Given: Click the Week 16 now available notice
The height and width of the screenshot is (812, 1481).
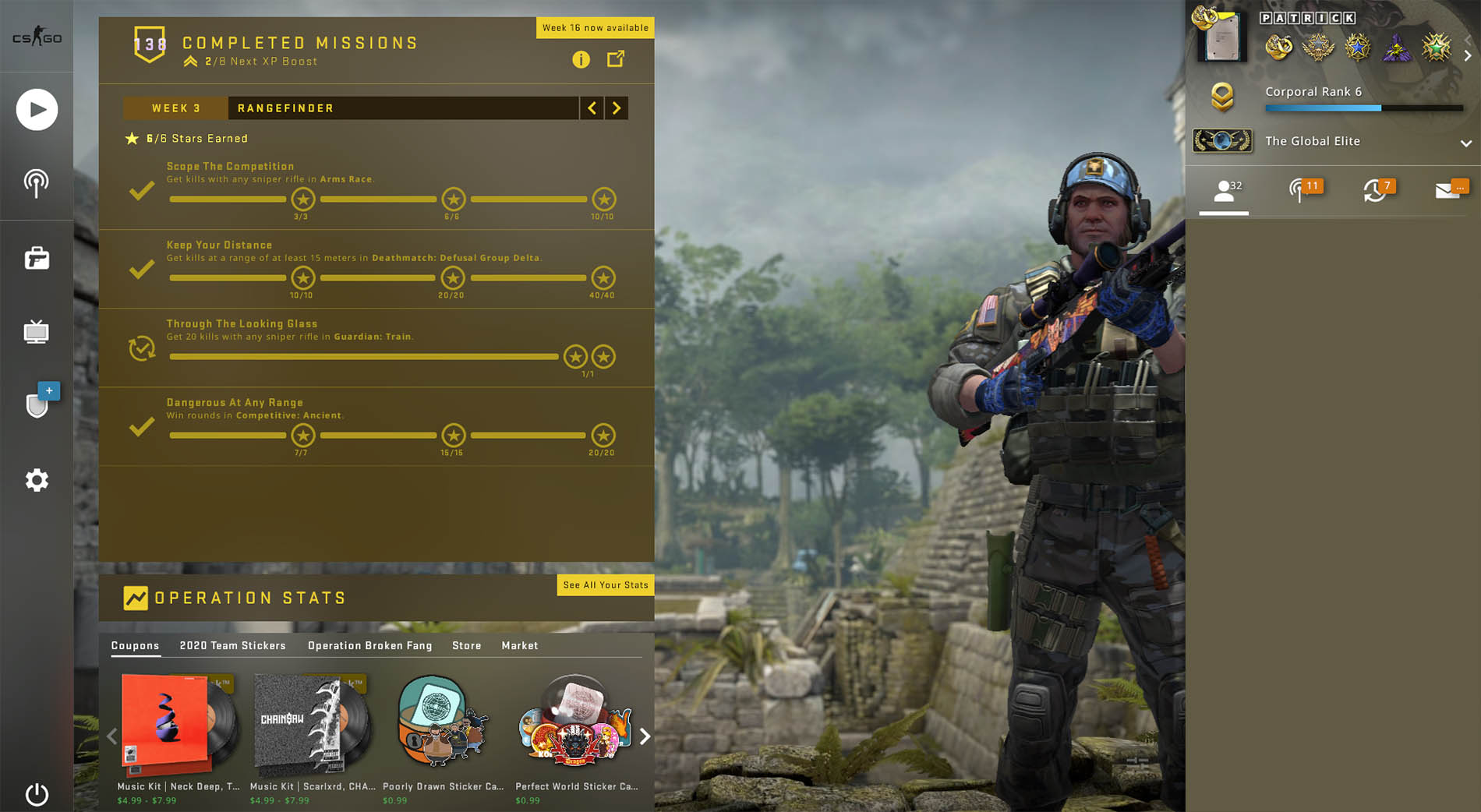Looking at the screenshot, I should [x=595, y=28].
